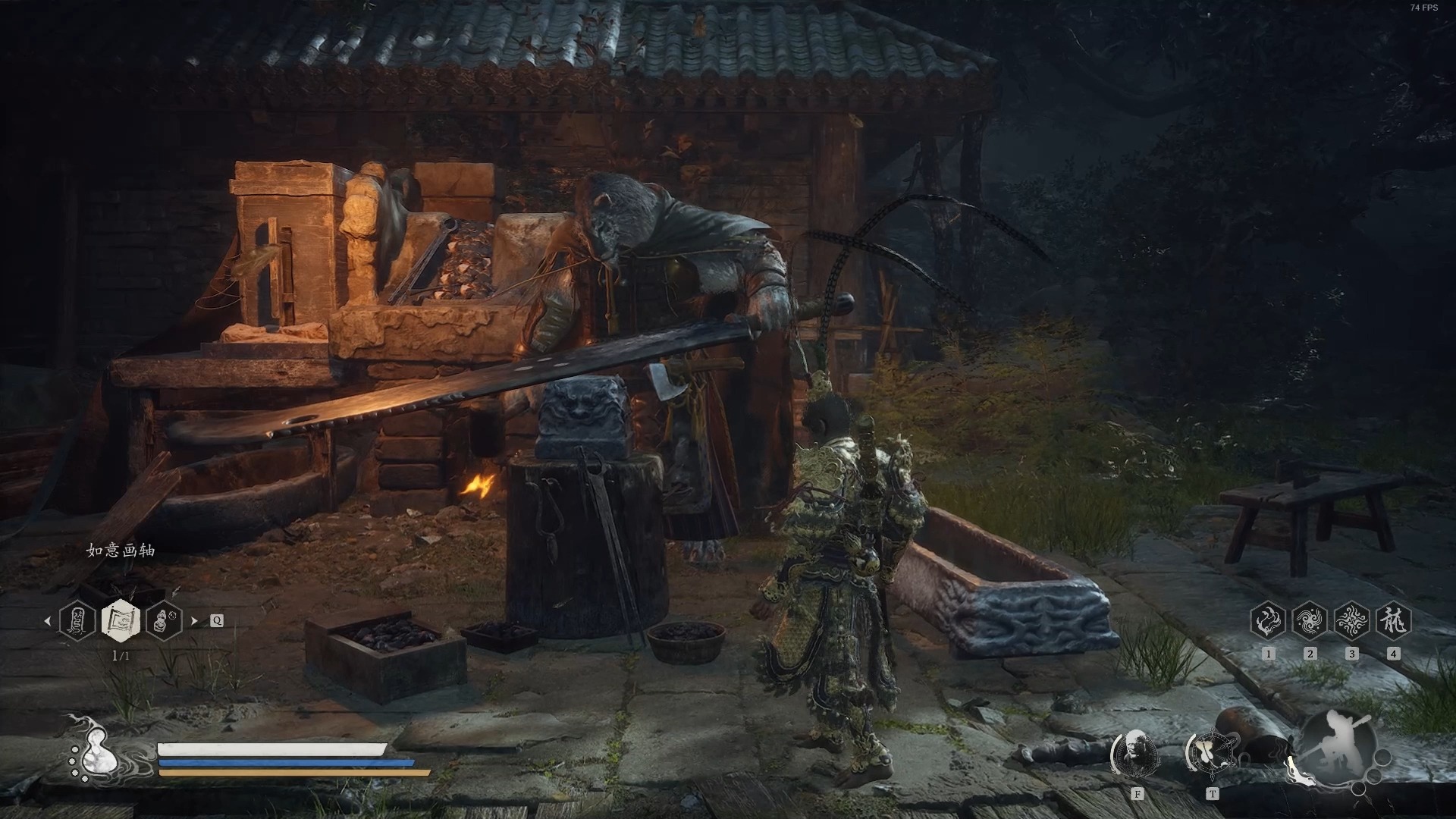
Task: Trigger the dragon character spell in slot 4
Action: [x=1393, y=622]
